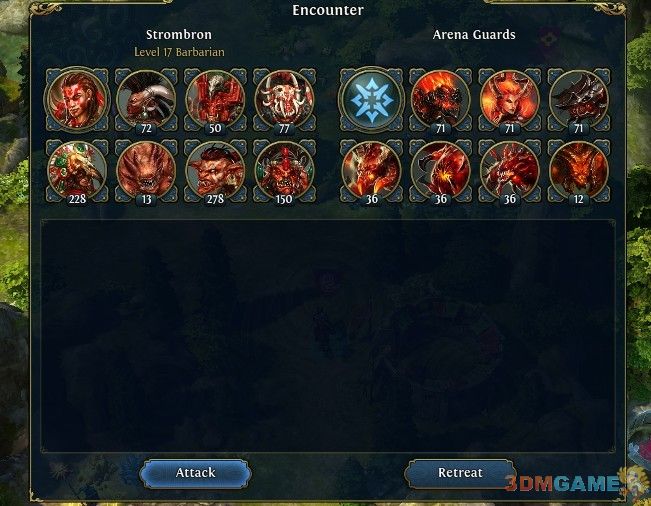Select the creature stack with 13 units
The image size is (651, 506).
pyautogui.click(x=147, y=169)
